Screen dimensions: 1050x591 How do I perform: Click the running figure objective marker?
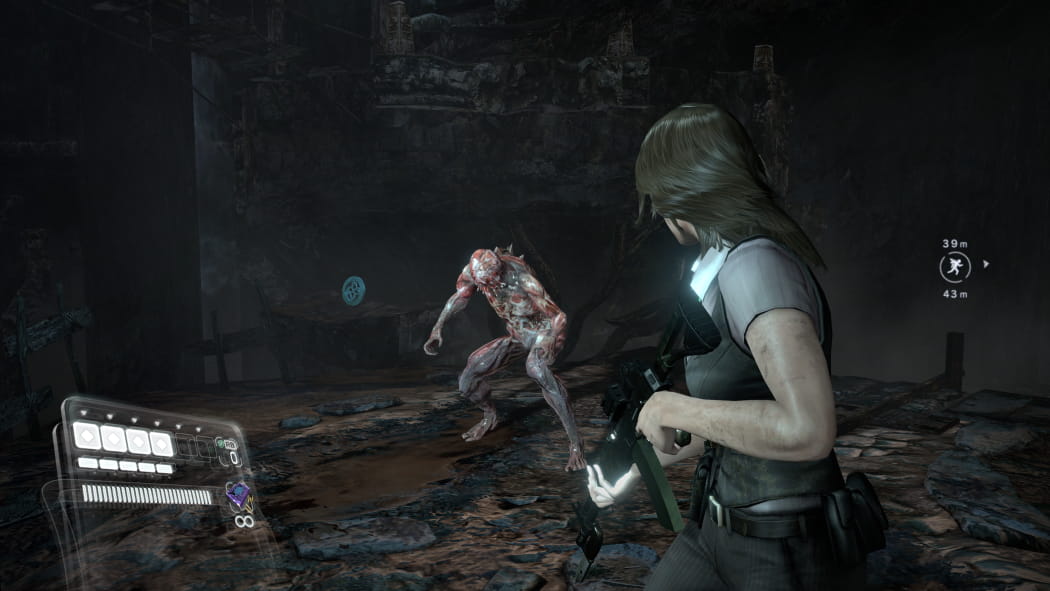[x=954, y=267]
